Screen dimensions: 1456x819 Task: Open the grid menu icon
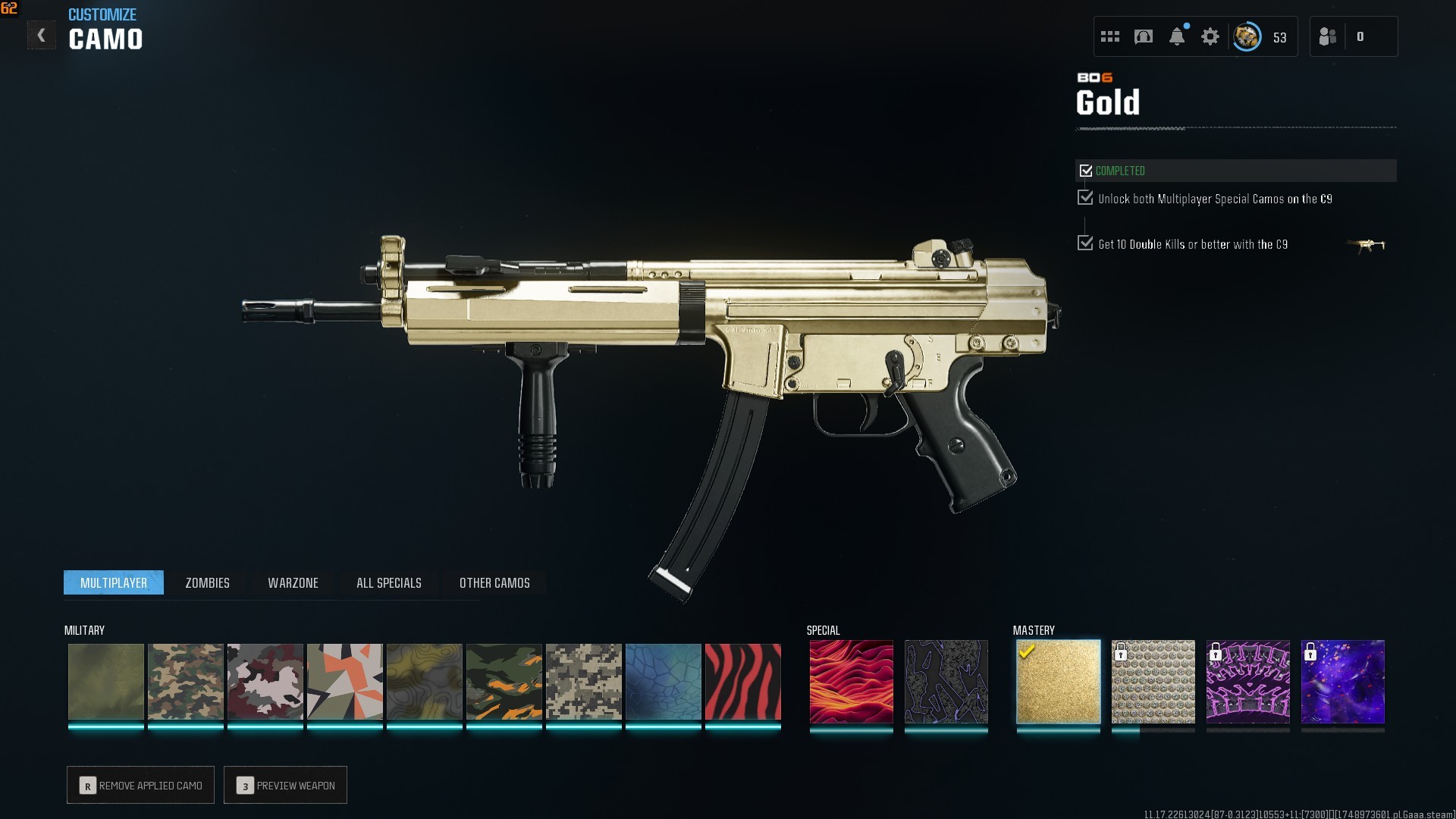[1109, 36]
